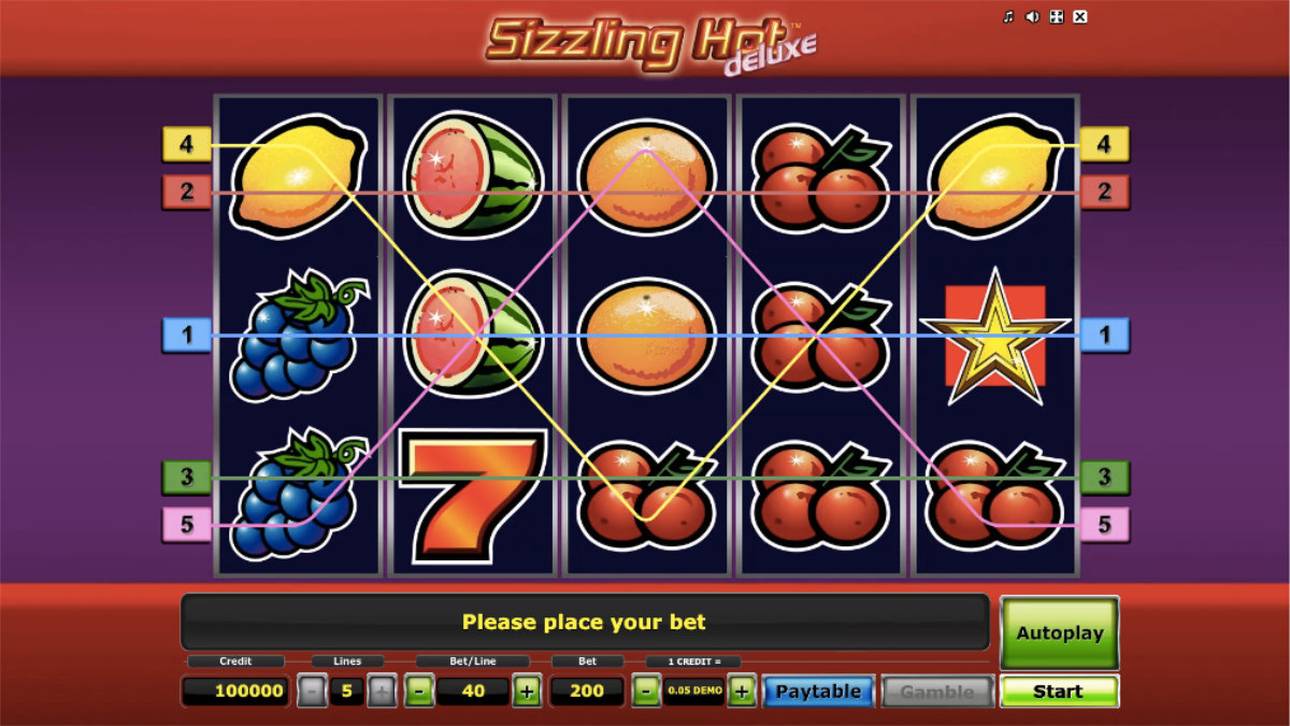Select the Gamble option
The image size is (1290, 726).
point(939,690)
